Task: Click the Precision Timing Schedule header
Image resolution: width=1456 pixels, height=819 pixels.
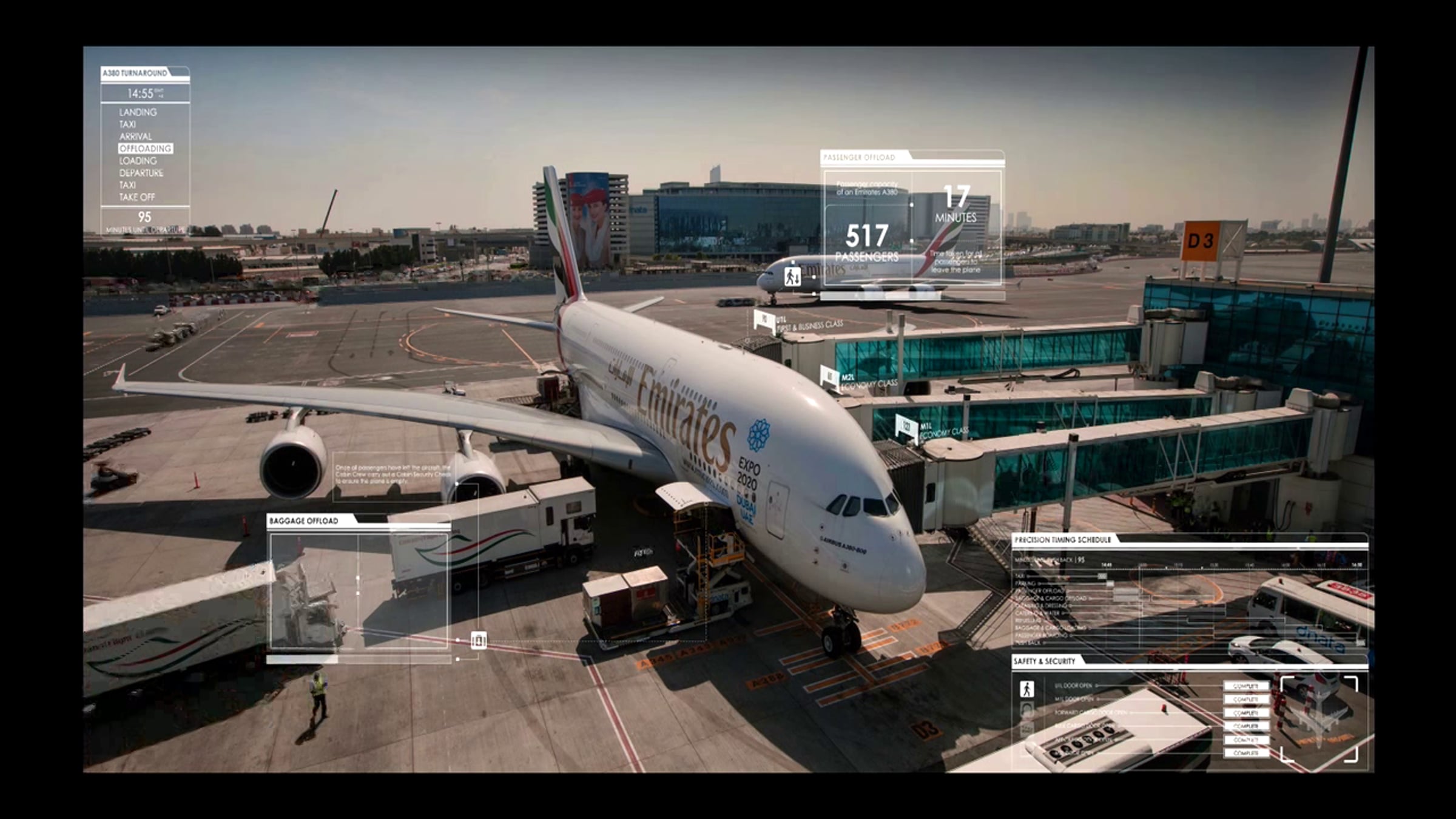Action: [x=1062, y=539]
